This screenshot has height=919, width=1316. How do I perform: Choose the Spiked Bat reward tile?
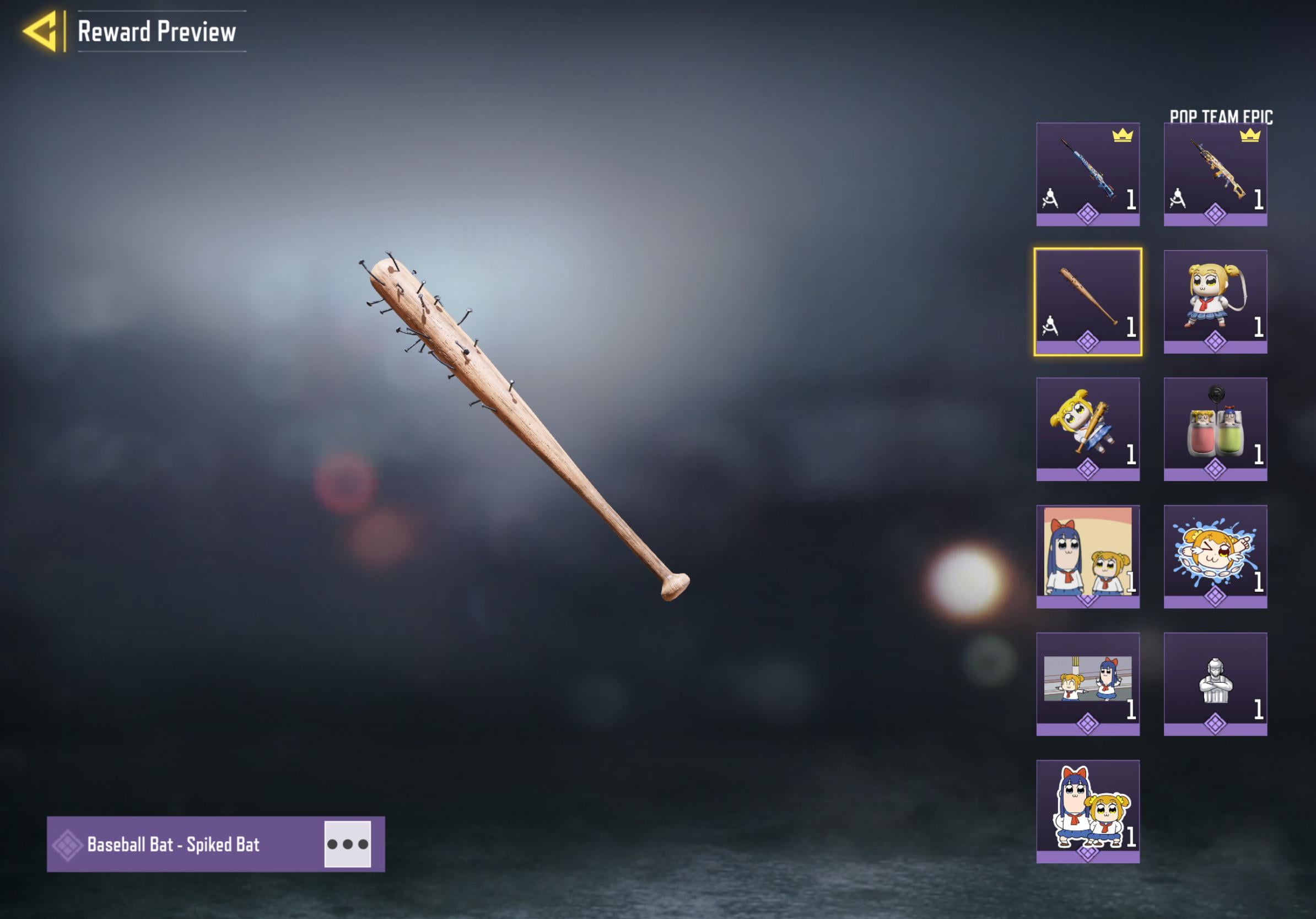(1087, 302)
